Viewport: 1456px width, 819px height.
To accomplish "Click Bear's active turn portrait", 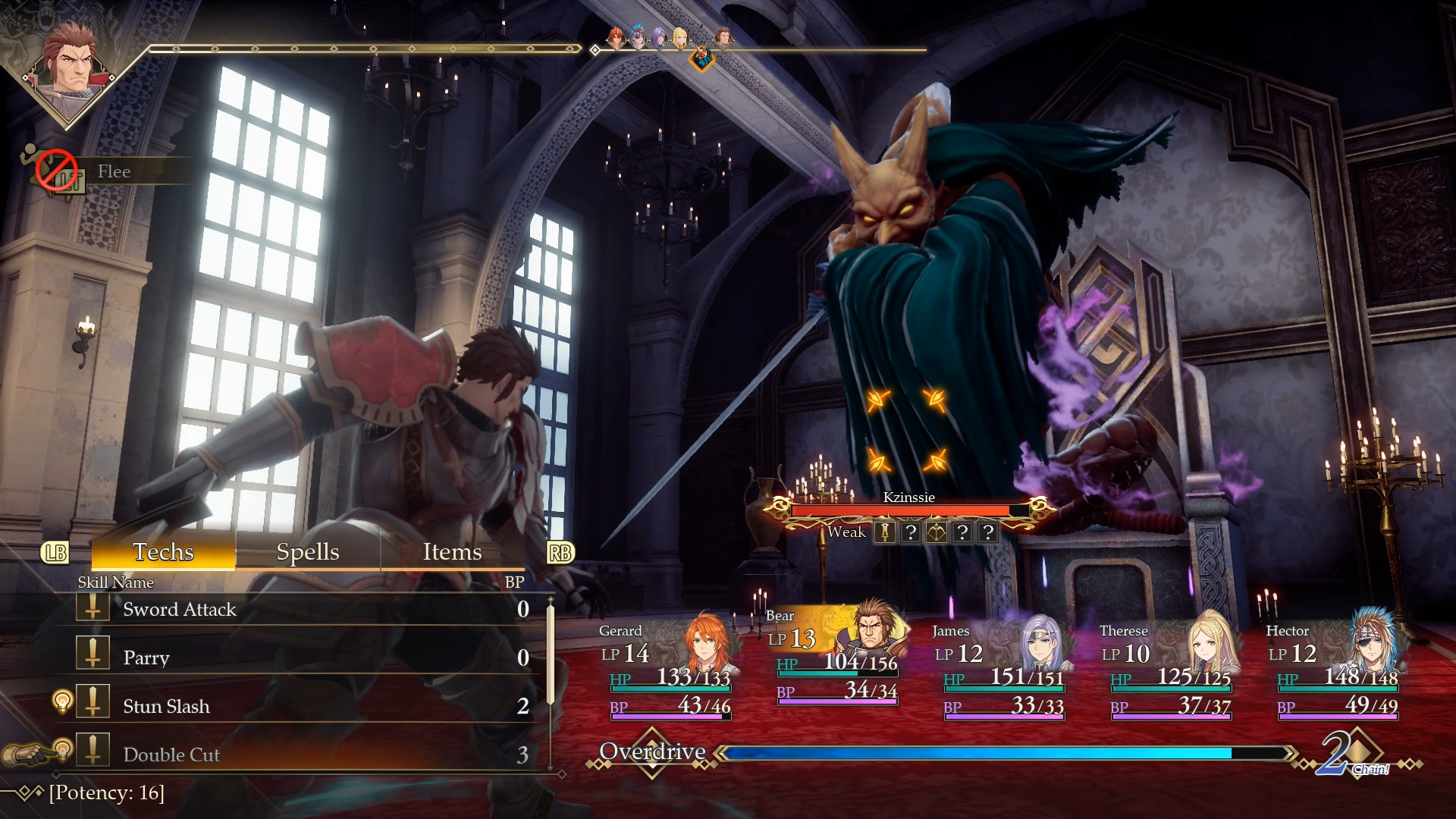I will 68,70.
